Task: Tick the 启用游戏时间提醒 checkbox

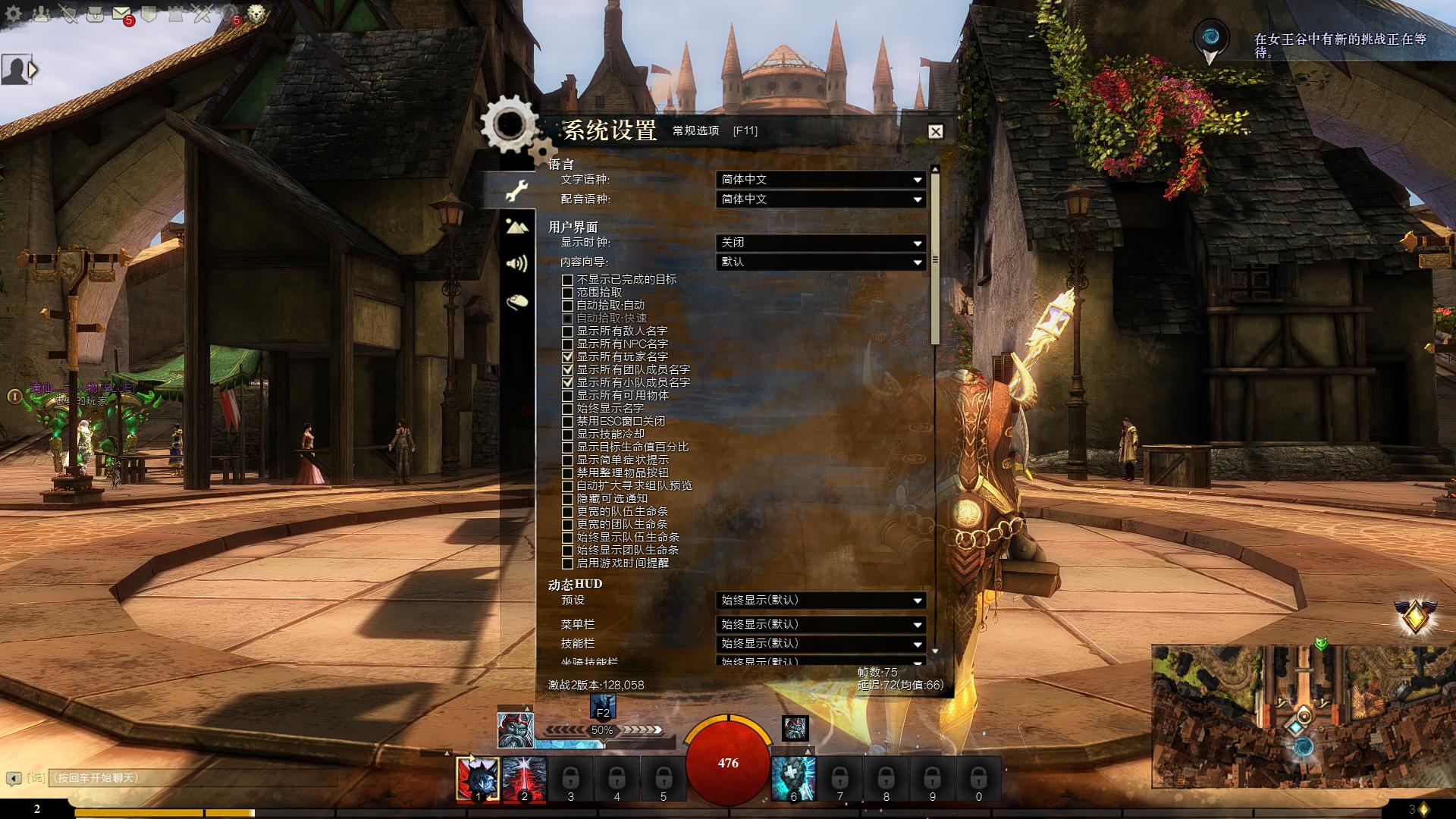Action: point(567,563)
